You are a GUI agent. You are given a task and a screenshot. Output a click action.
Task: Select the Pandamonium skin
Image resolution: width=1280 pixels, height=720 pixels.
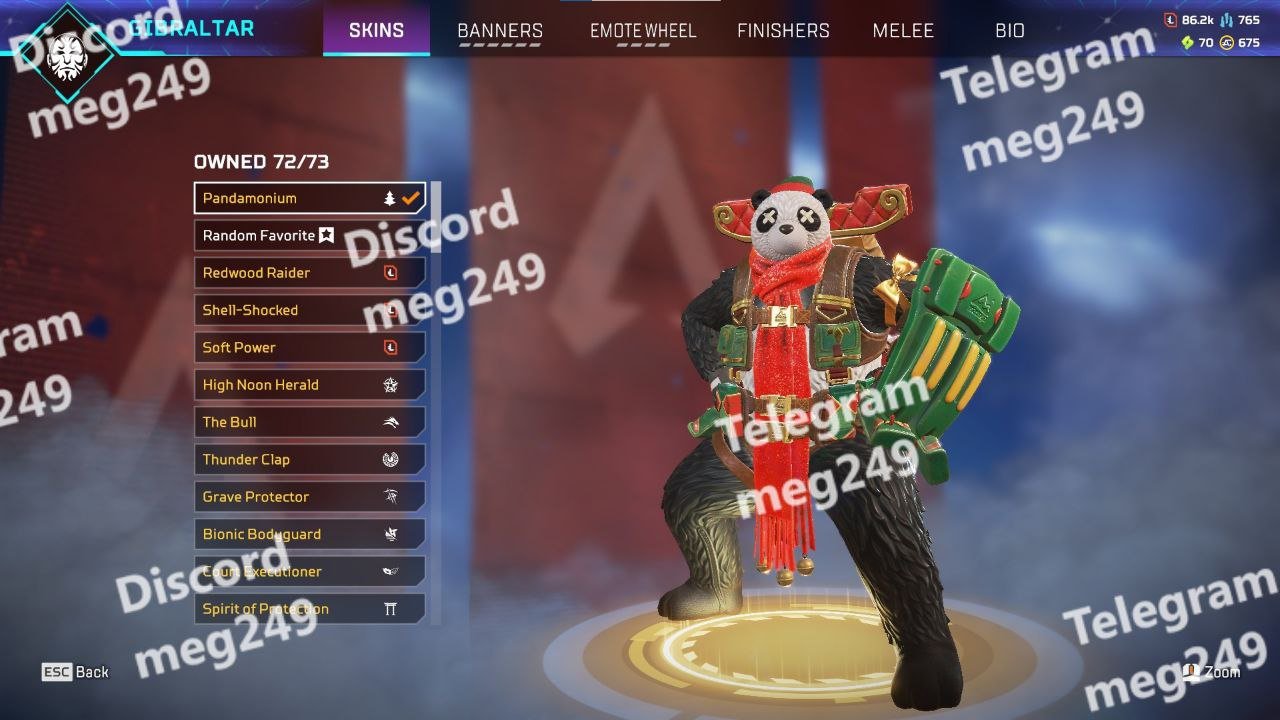click(x=309, y=198)
